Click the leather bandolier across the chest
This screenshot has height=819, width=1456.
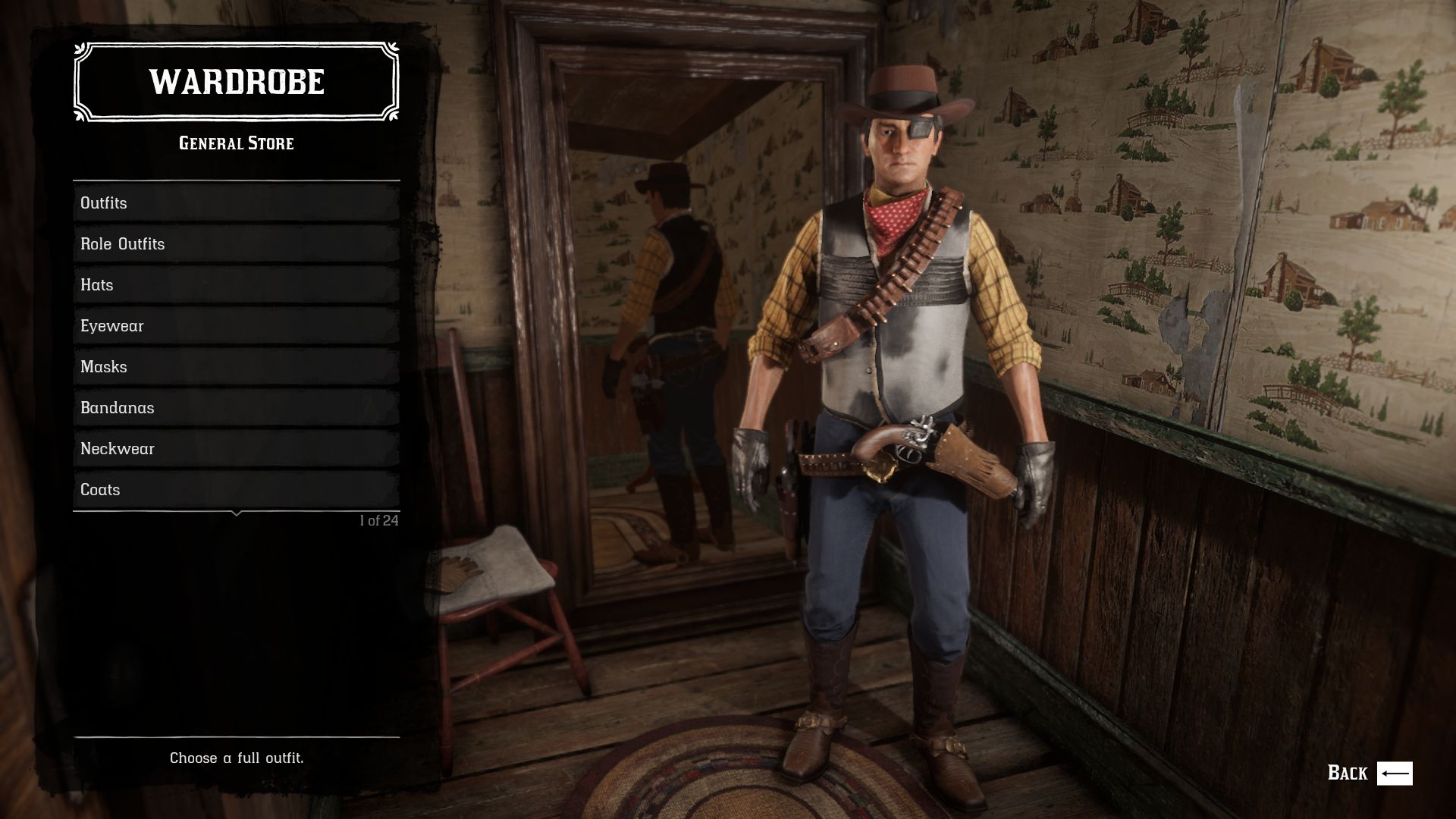910,281
